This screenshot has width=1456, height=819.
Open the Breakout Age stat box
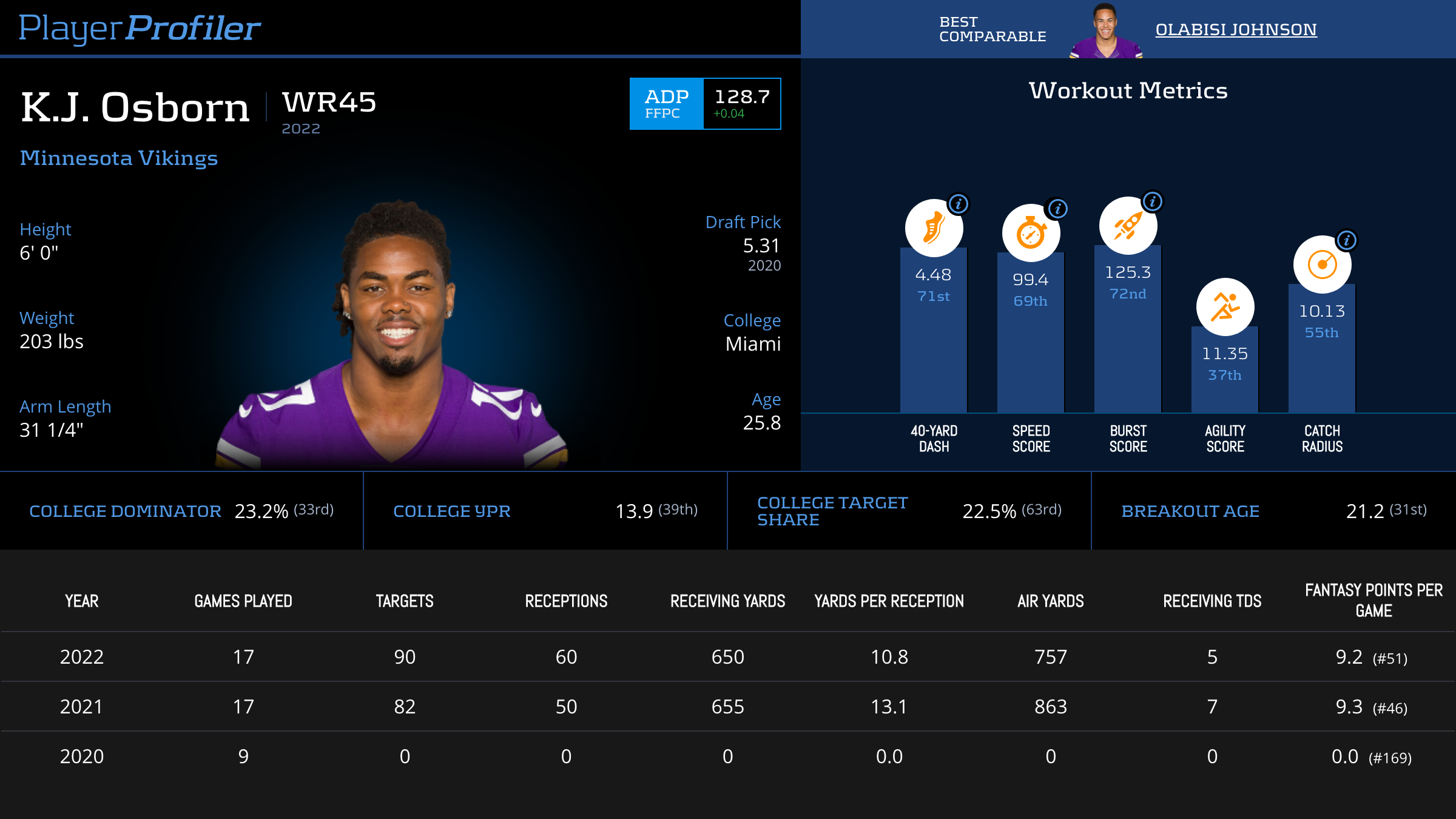pos(1273,511)
